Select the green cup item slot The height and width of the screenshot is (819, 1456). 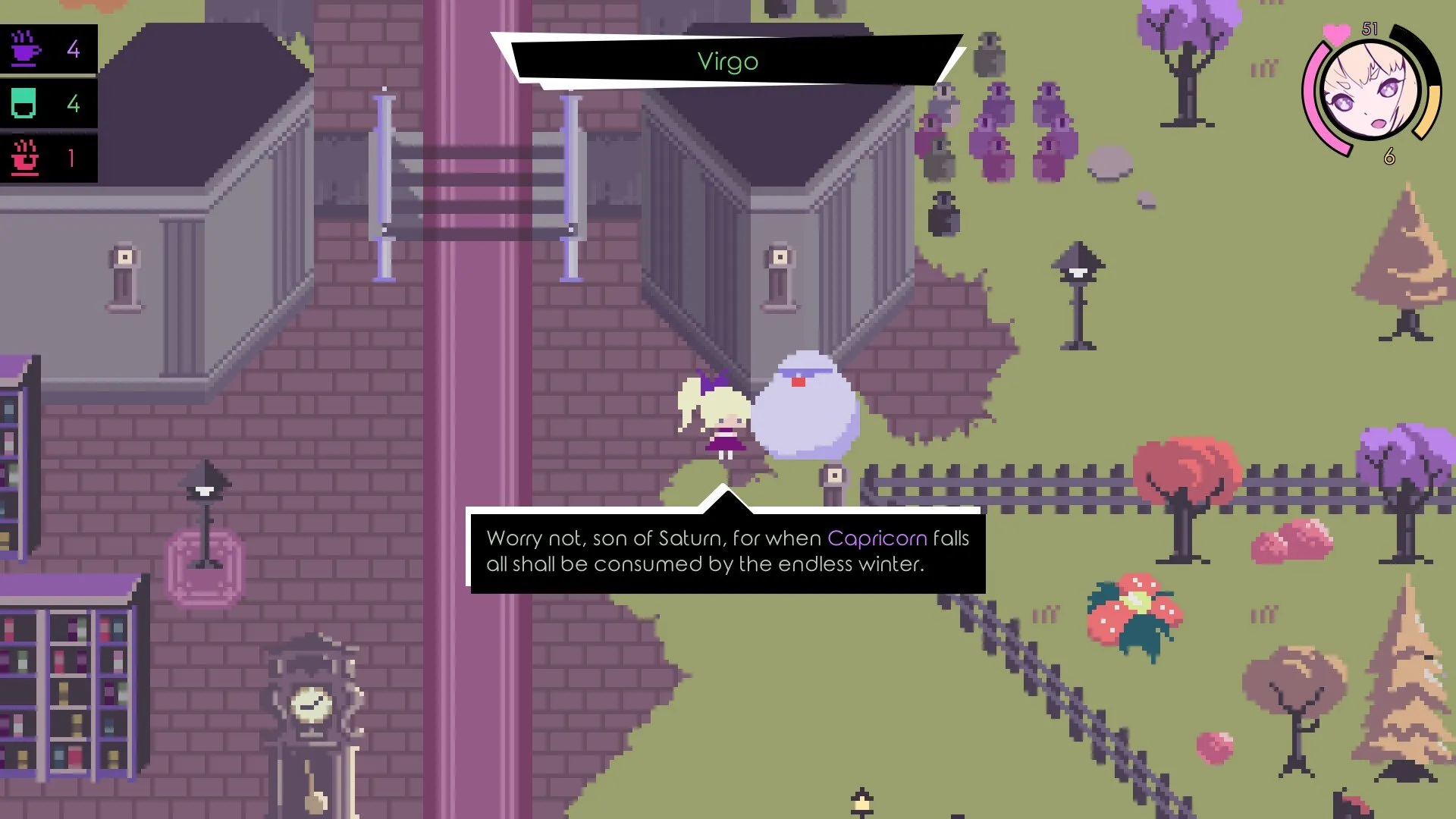pyautogui.click(x=48, y=103)
